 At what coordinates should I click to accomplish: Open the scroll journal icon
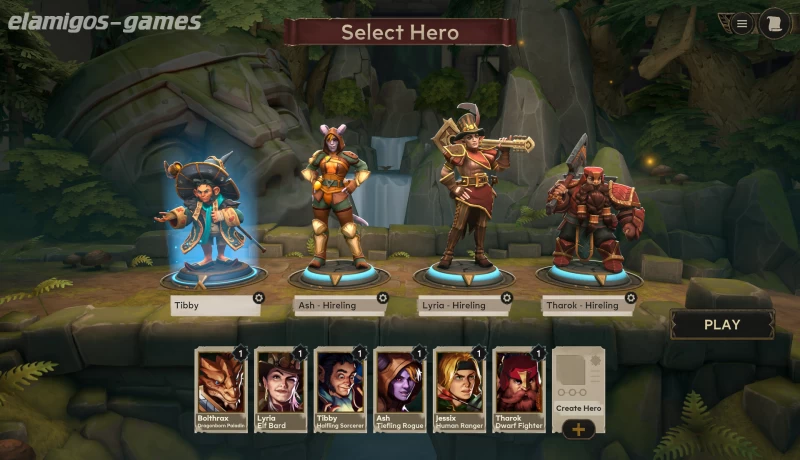[x=771, y=24]
